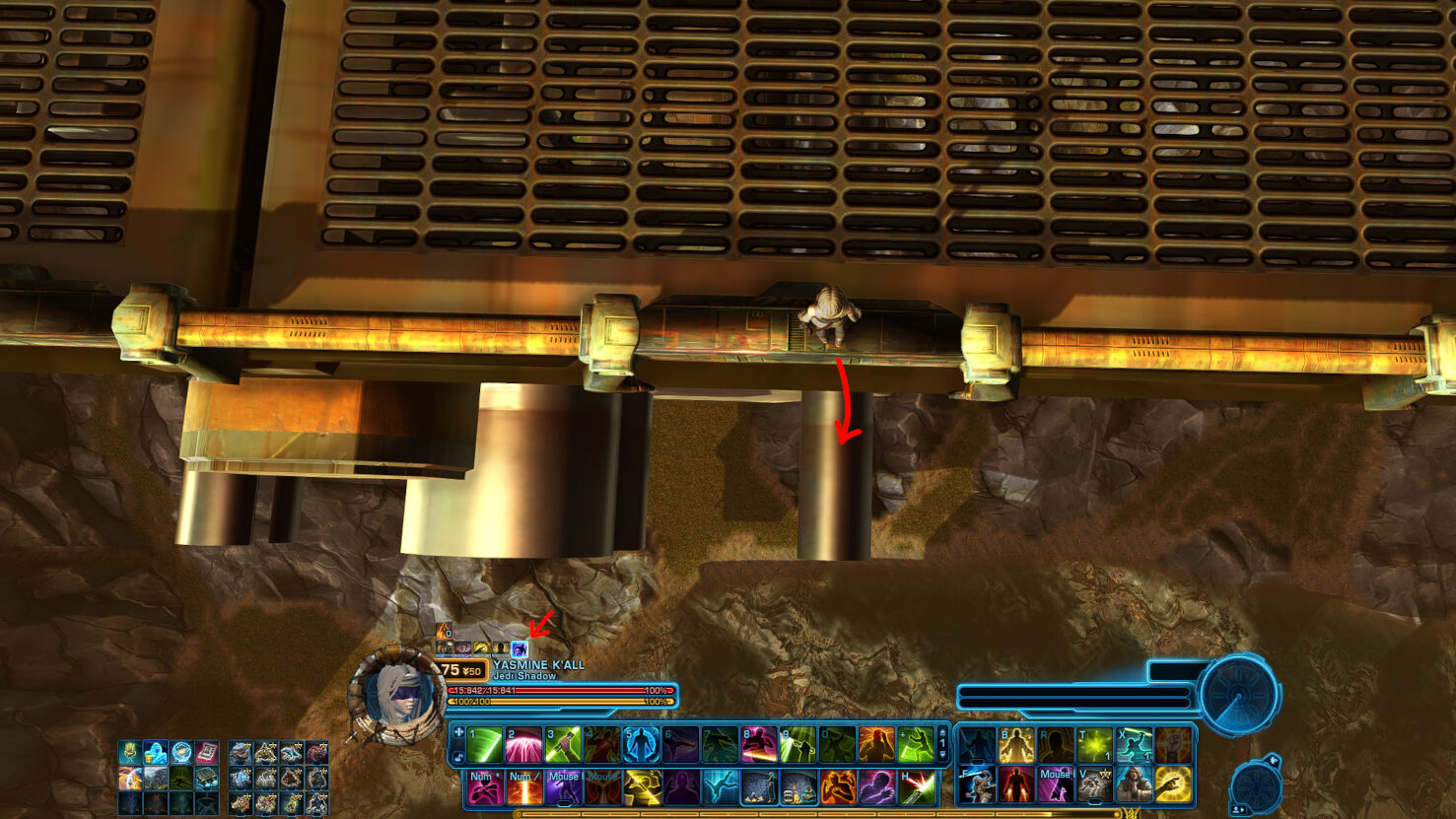
Task: Activate the golden glowing figure ability on B
Action: pos(1015,745)
